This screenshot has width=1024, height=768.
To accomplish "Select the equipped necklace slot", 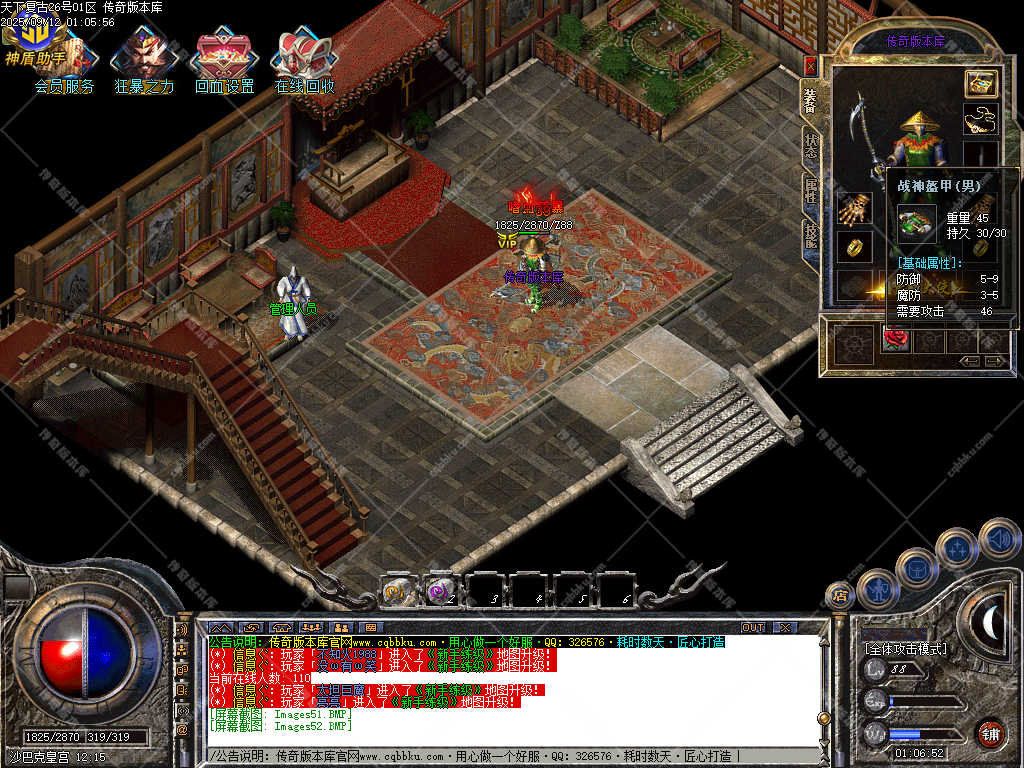I will [981, 119].
